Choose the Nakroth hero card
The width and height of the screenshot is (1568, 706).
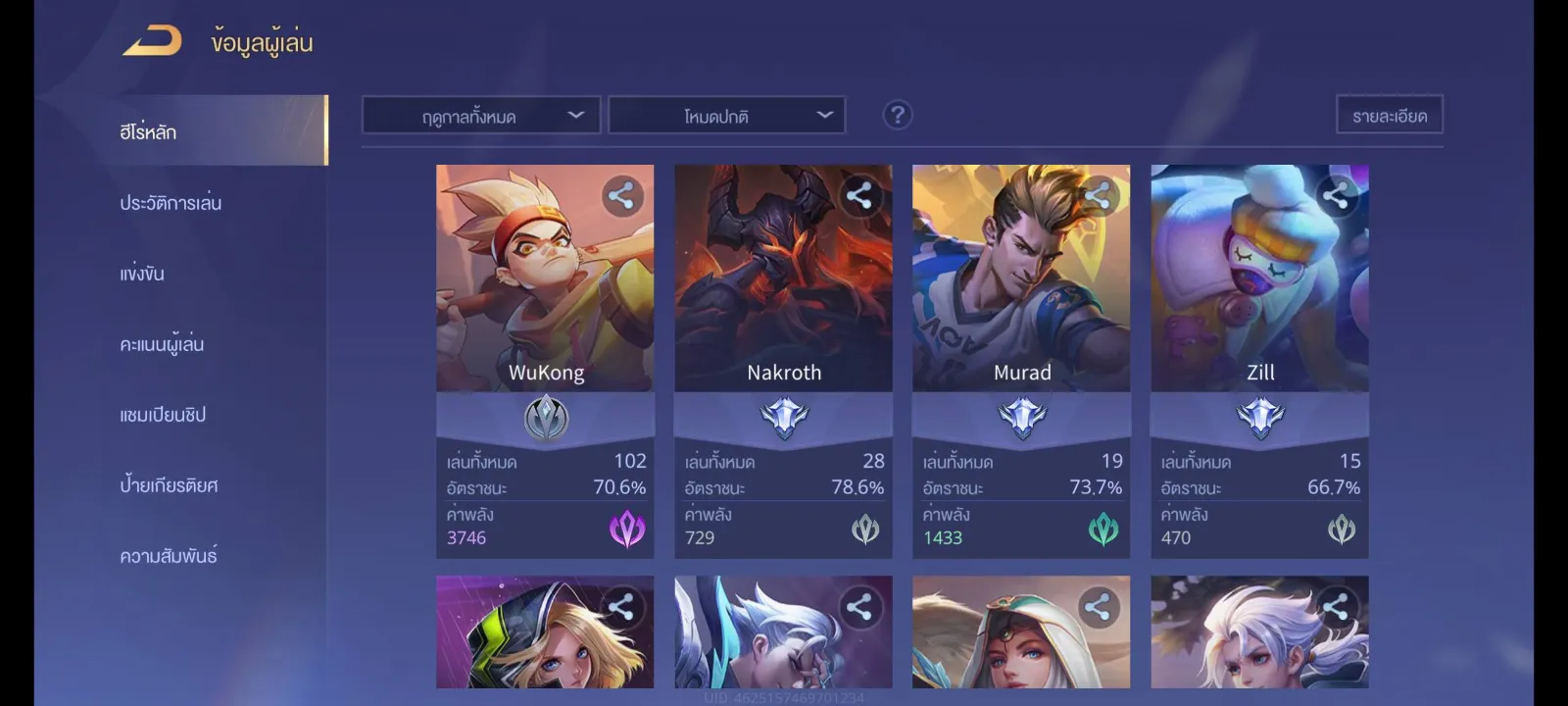click(x=783, y=294)
